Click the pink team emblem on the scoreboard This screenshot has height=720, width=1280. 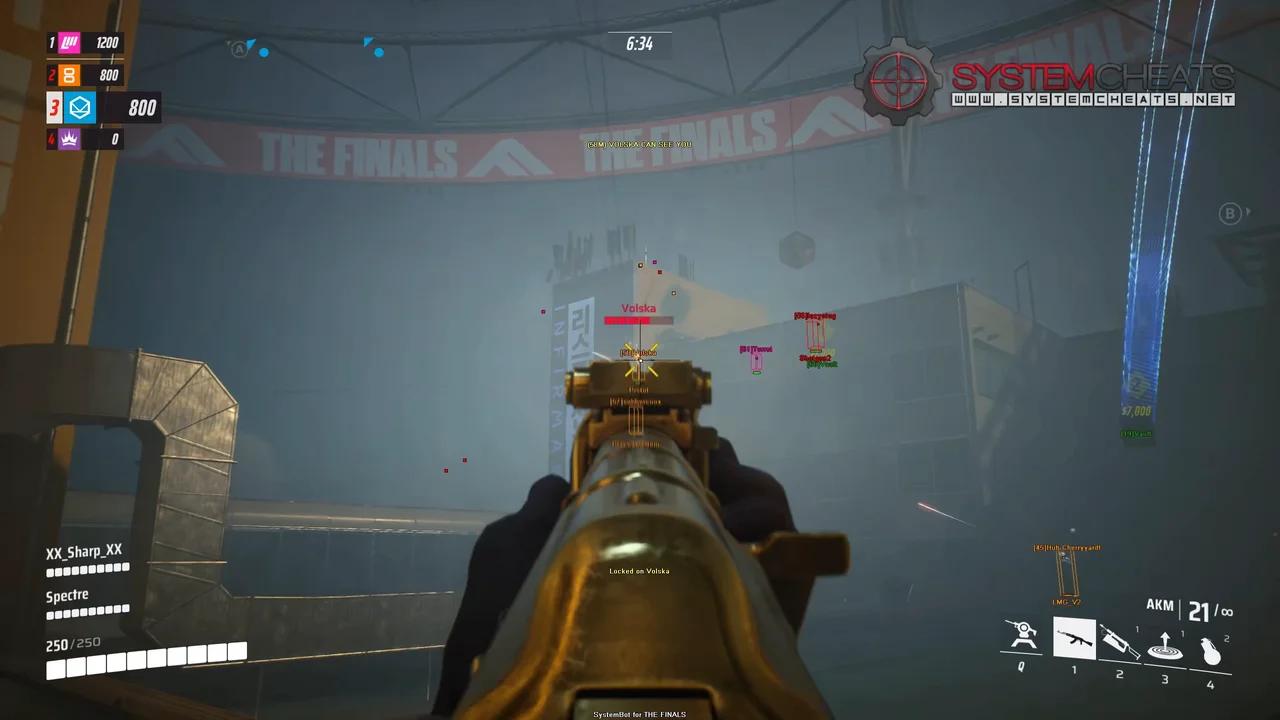[68, 42]
